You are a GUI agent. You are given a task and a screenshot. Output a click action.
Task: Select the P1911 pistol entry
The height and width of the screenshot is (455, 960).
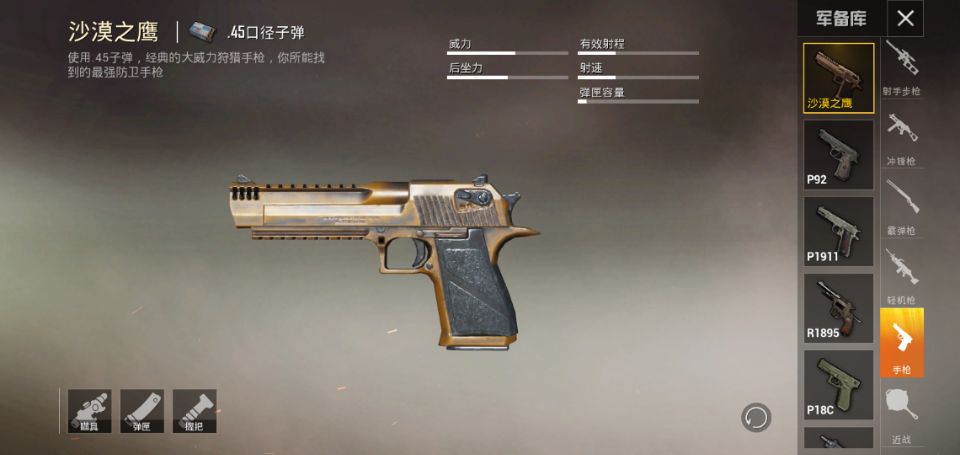[x=838, y=231]
